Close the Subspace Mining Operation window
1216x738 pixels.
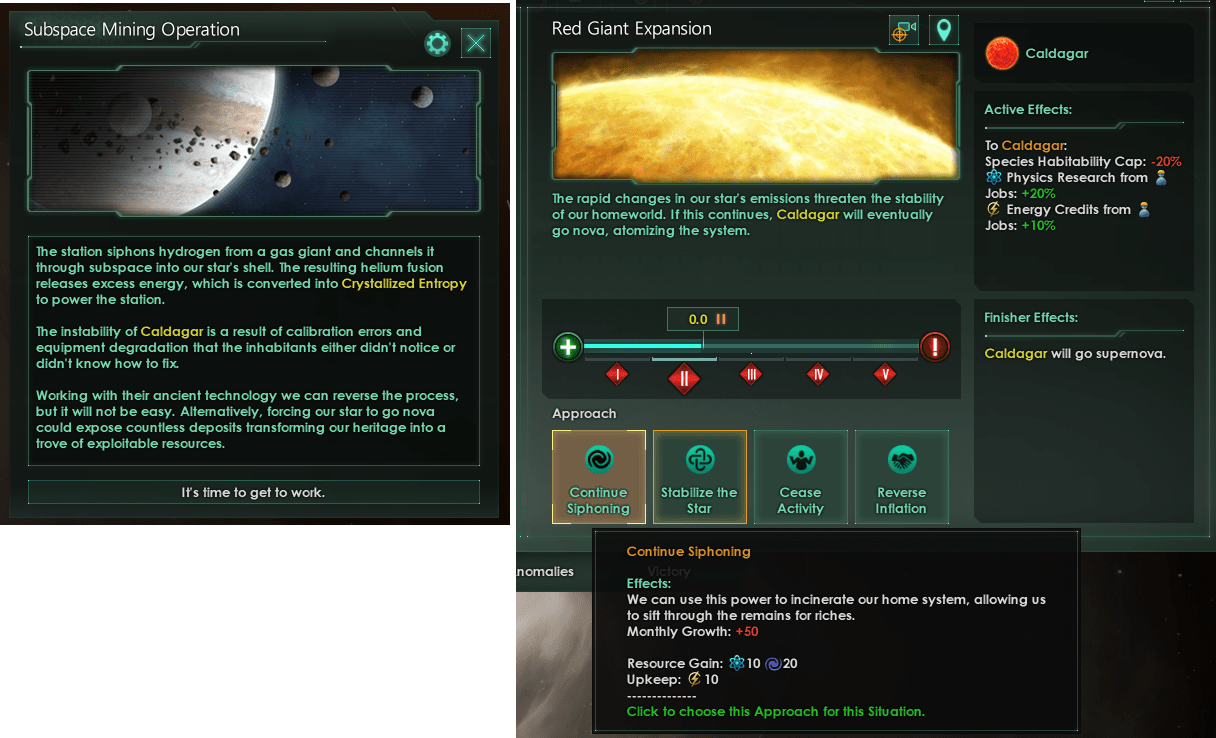coord(476,43)
